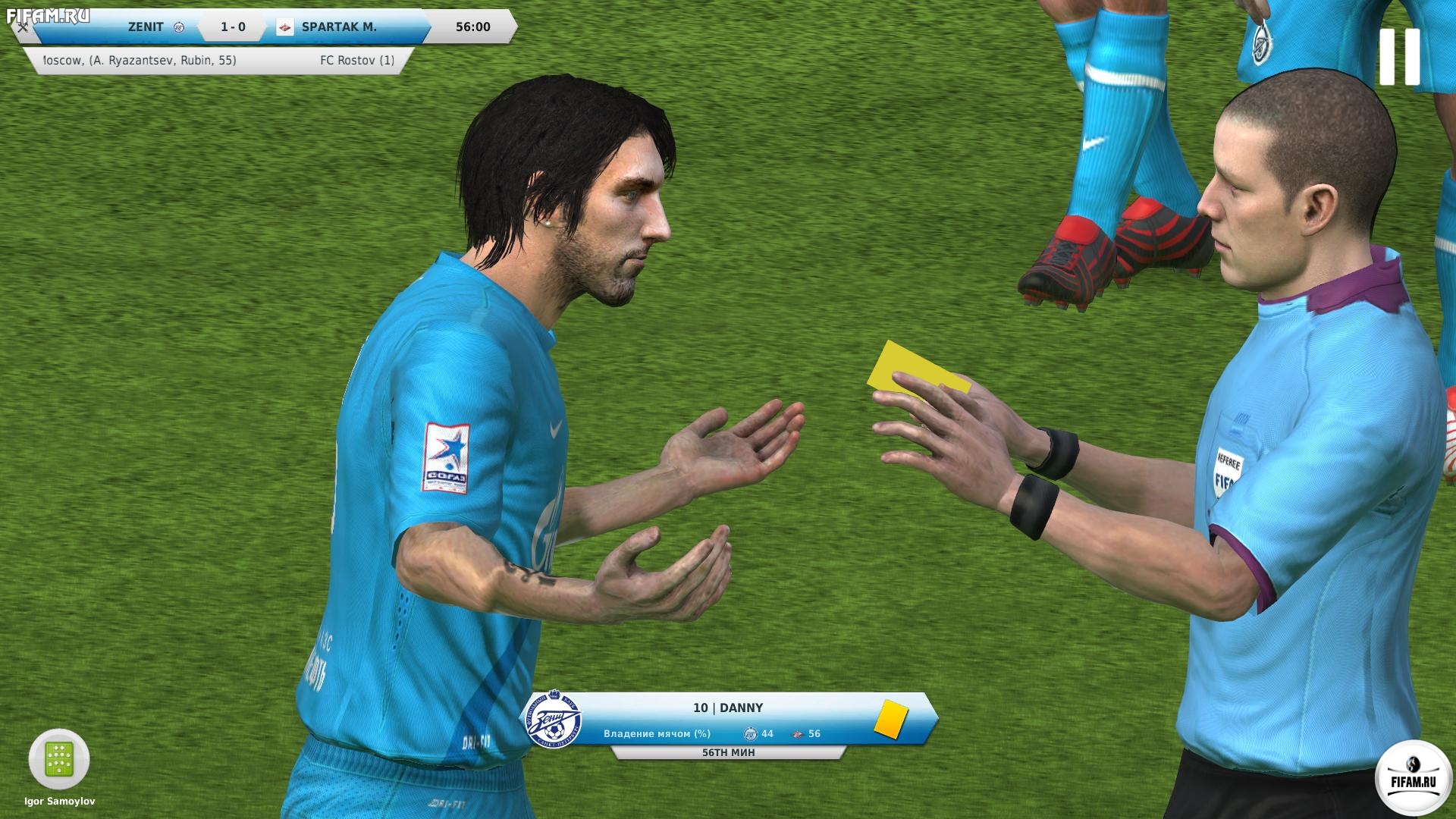Open the green formation tactics icon

pos(59,759)
